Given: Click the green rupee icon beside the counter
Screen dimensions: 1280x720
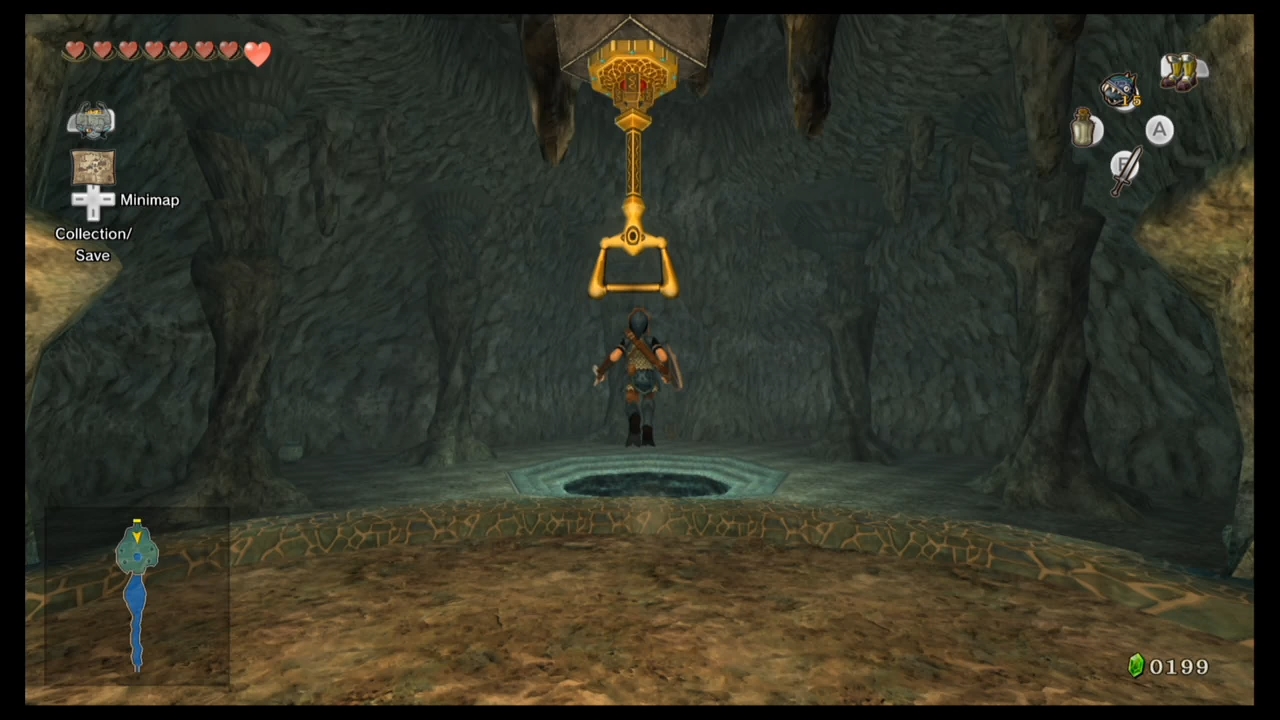Looking at the screenshot, I should 1136,666.
